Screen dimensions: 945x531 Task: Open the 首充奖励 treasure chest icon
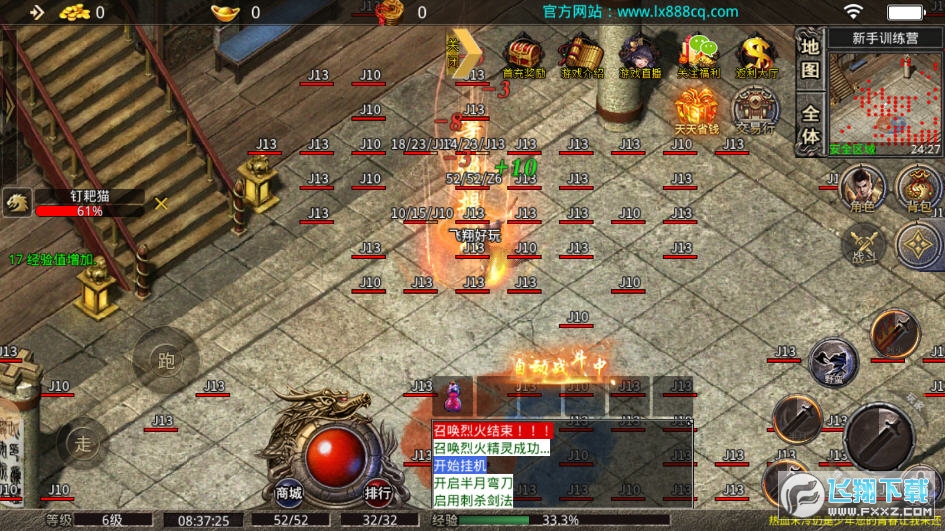[524, 56]
